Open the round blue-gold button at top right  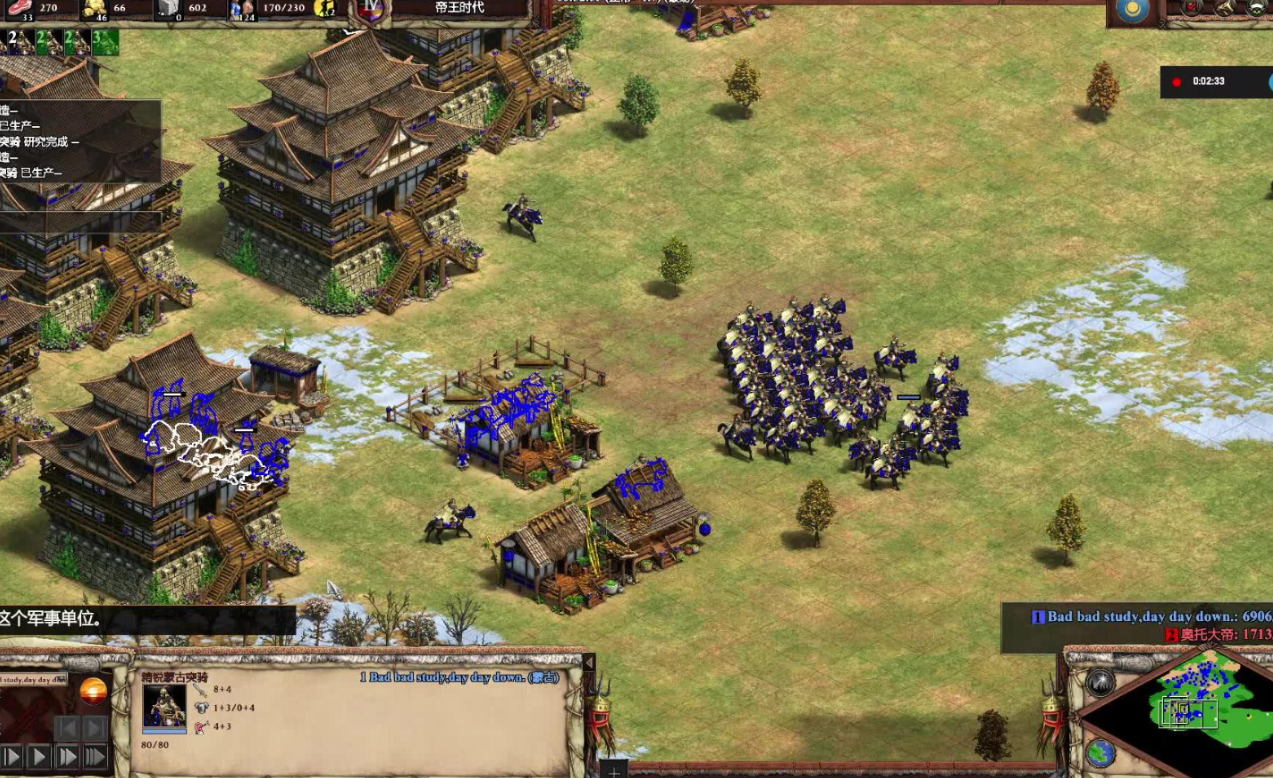[1132, 11]
